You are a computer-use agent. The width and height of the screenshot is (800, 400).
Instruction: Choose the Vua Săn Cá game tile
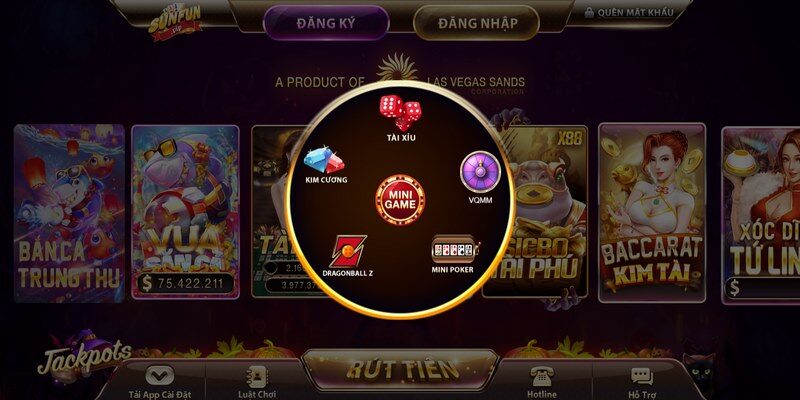click(185, 212)
